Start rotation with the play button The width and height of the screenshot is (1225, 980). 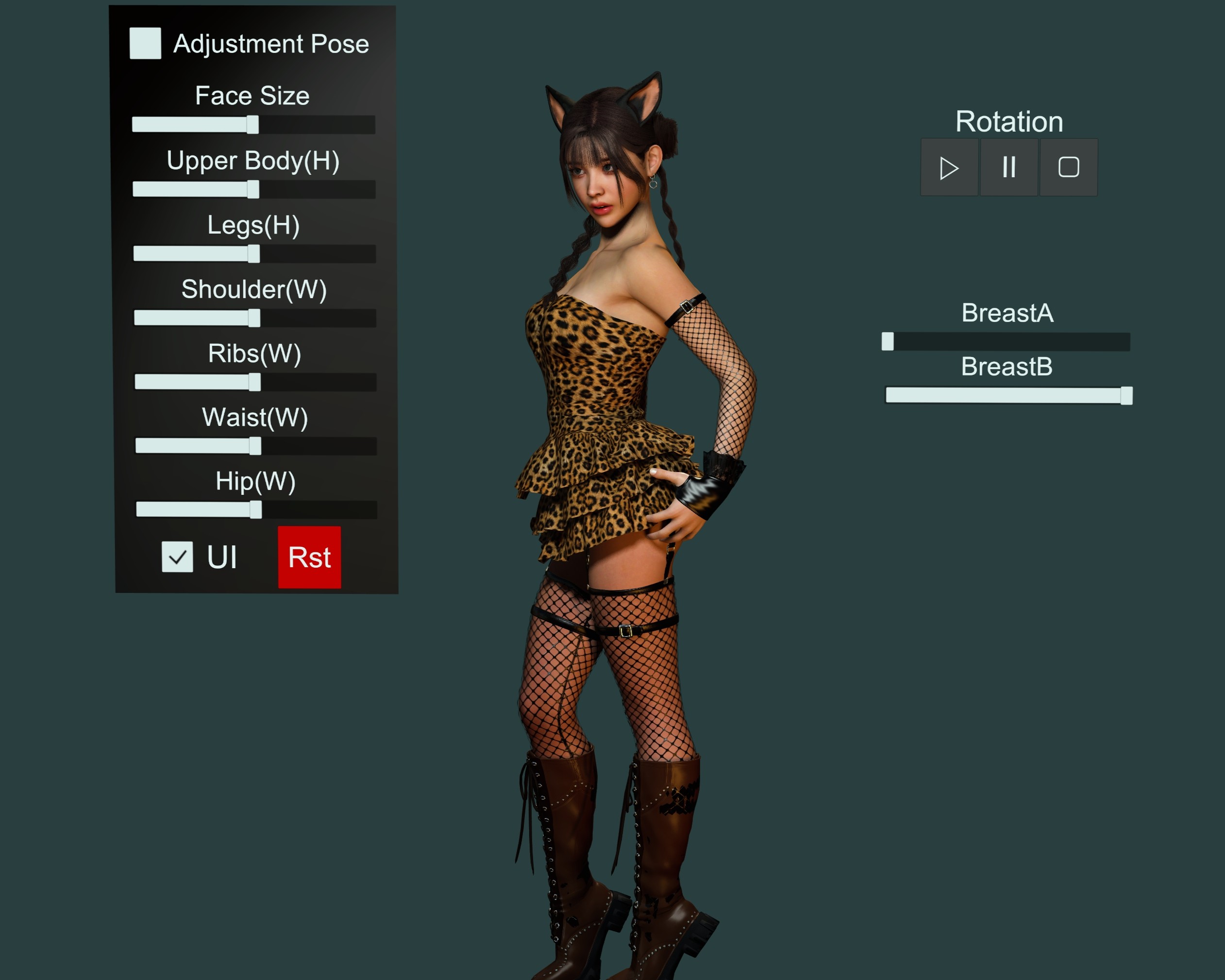click(x=949, y=168)
